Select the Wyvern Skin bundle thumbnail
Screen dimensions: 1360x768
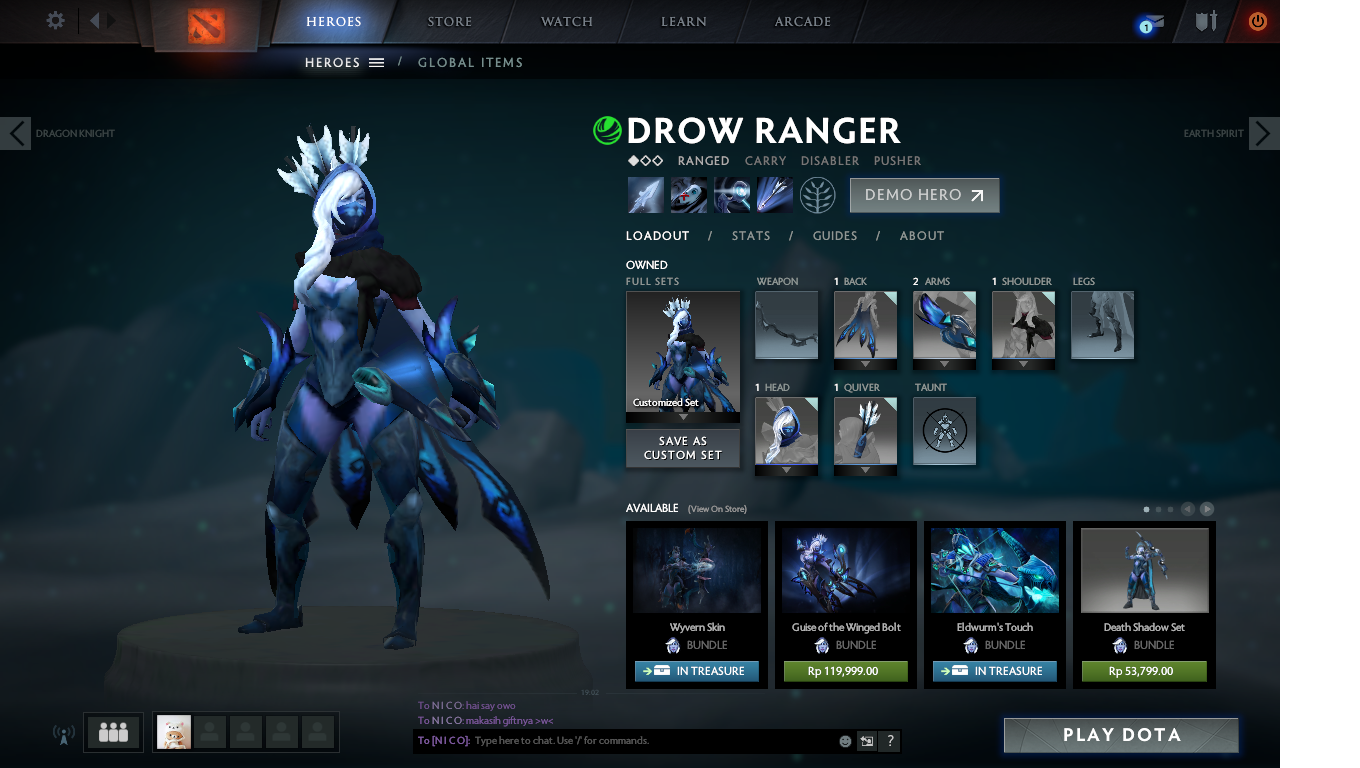point(697,570)
